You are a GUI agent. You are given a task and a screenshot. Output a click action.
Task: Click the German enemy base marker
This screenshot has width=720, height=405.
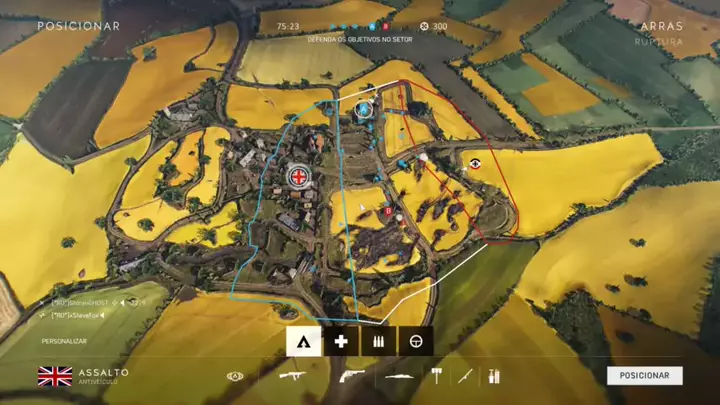(475, 163)
